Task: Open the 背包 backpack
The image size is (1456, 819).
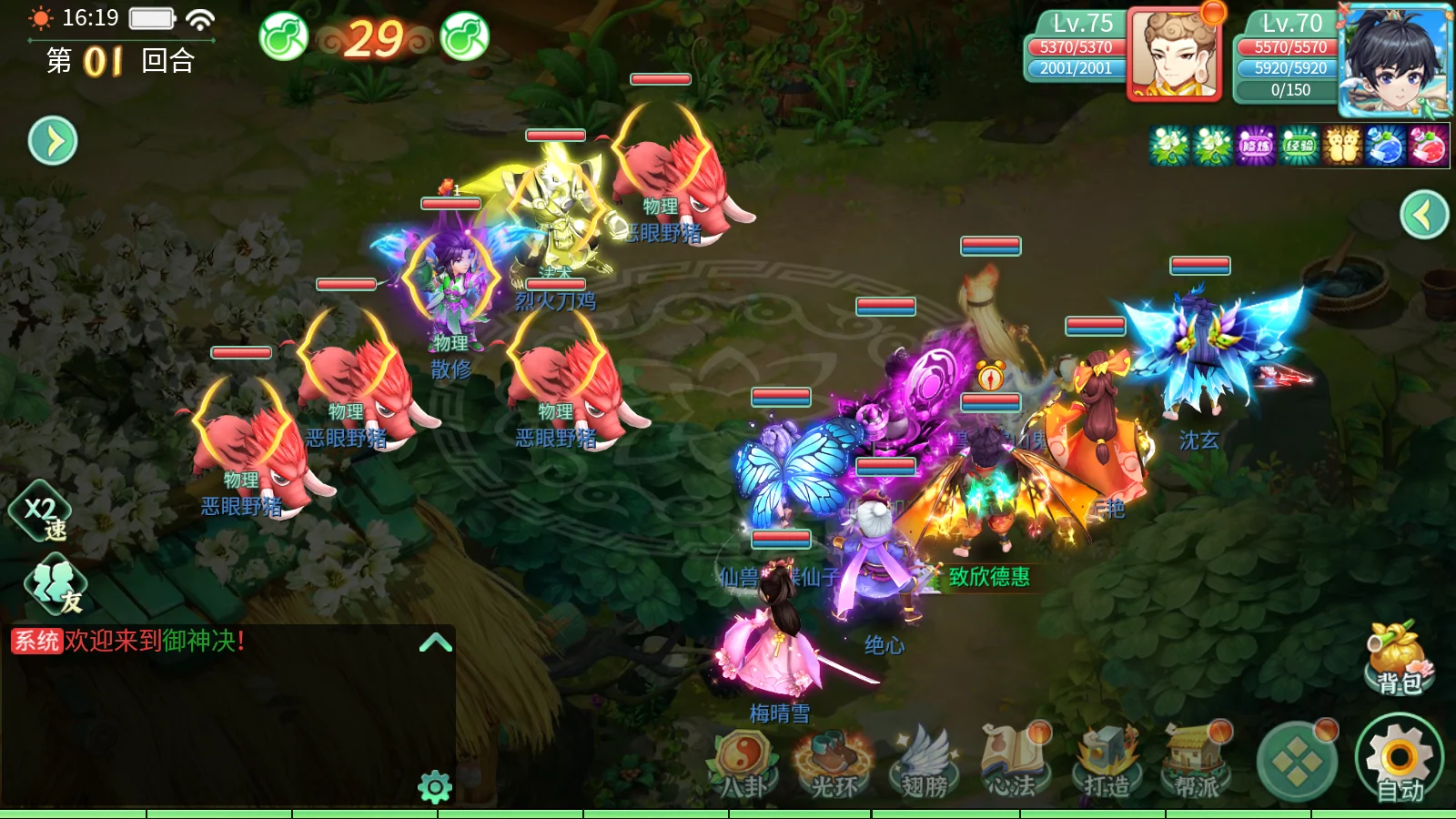Action: coord(1399,659)
